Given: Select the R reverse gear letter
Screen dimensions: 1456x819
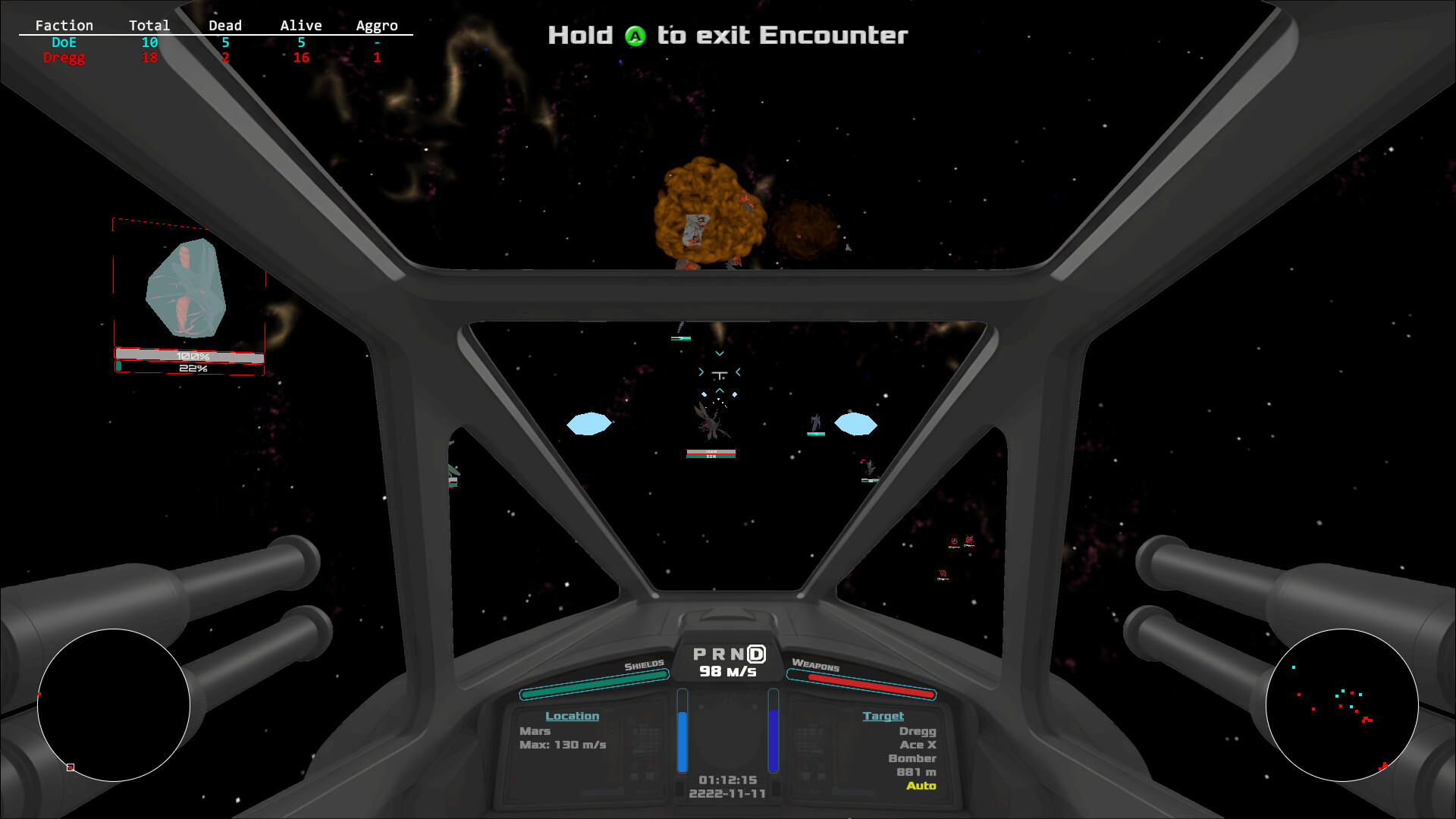Looking at the screenshot, I should [x=719, y=653].
